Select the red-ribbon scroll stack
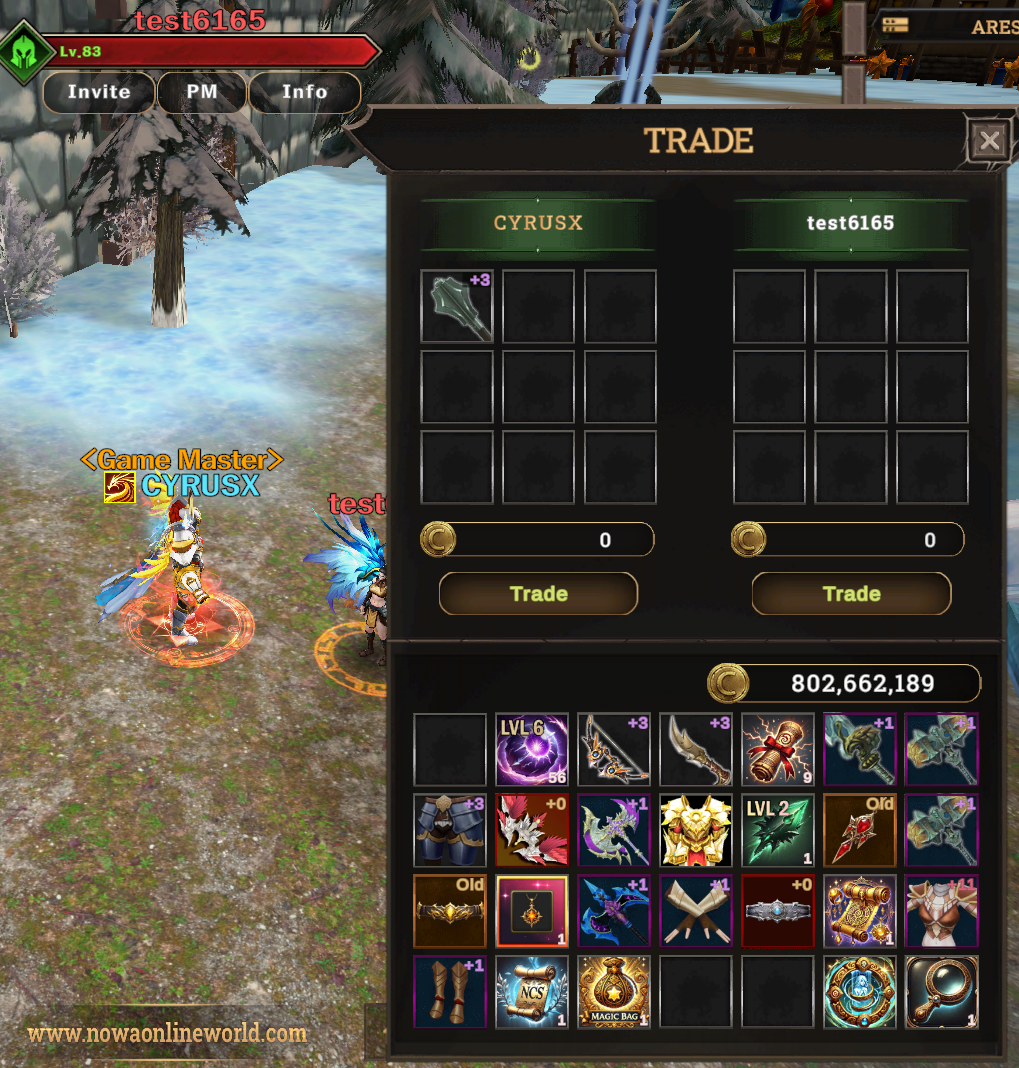This screenshot has height=1068, width=1019. [x=778, y=749]
